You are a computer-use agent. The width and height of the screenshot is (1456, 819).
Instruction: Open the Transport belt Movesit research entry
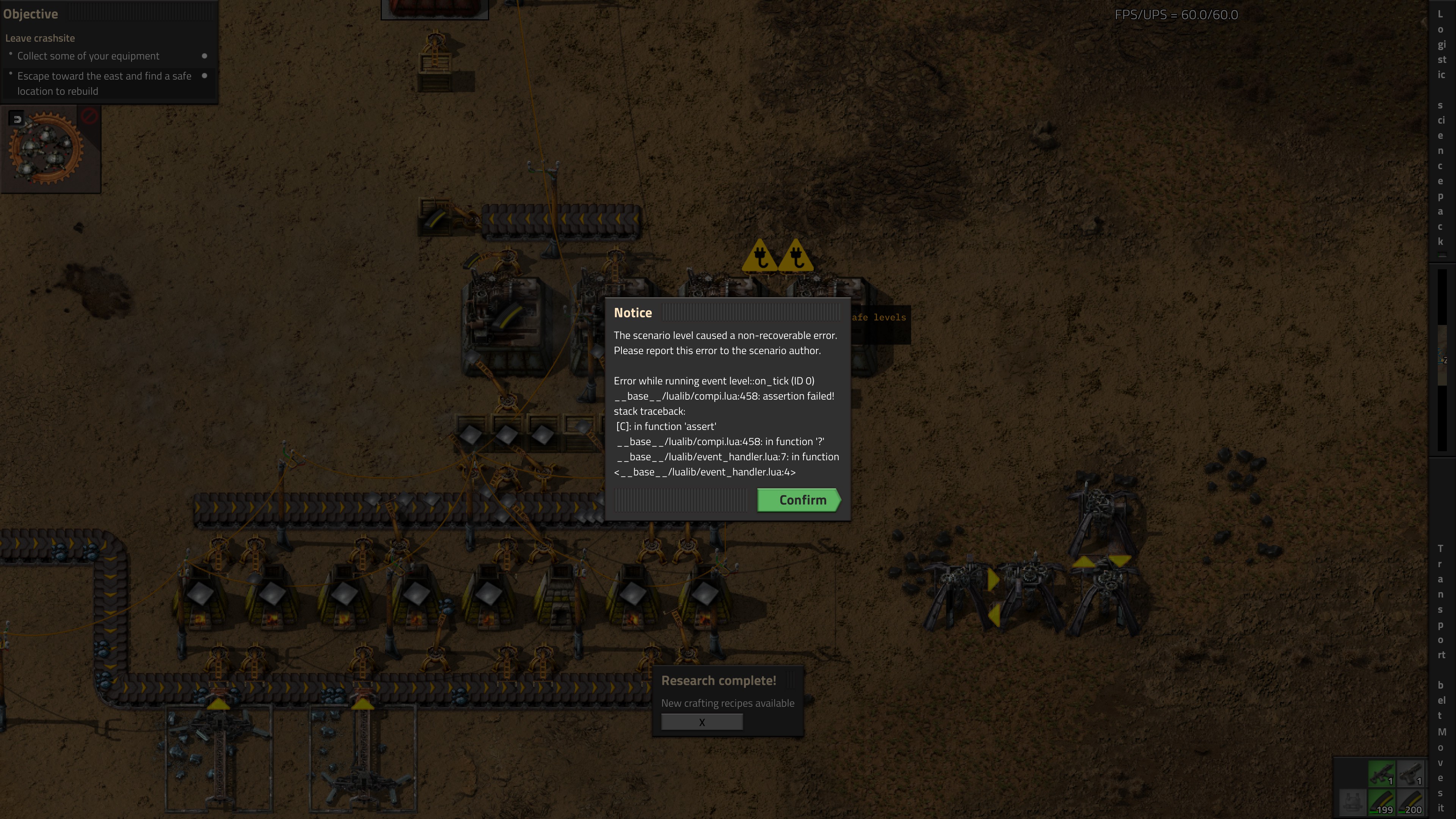tap(1441, 678)
